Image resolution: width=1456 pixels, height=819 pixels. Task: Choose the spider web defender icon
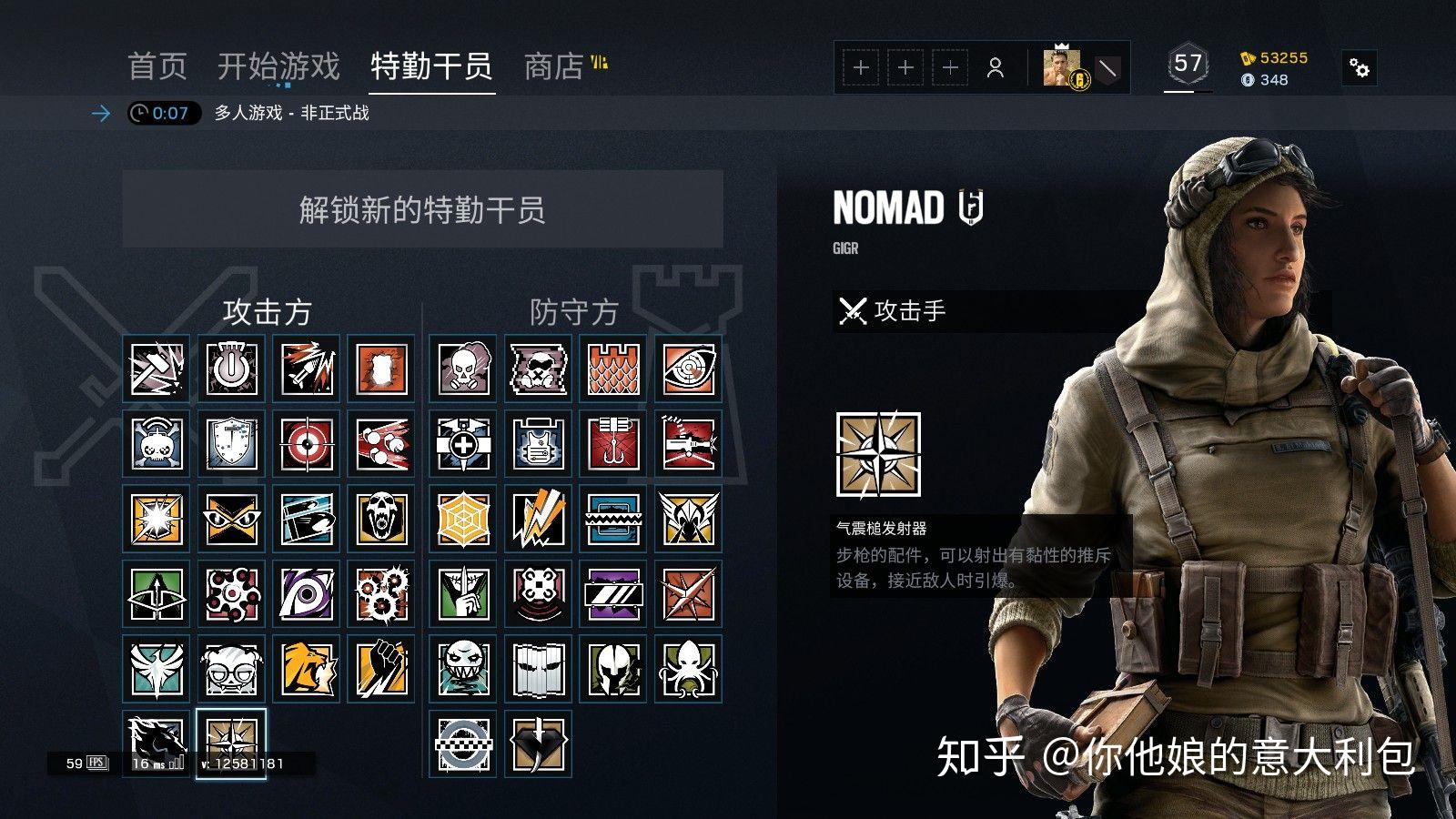[464, 519]
